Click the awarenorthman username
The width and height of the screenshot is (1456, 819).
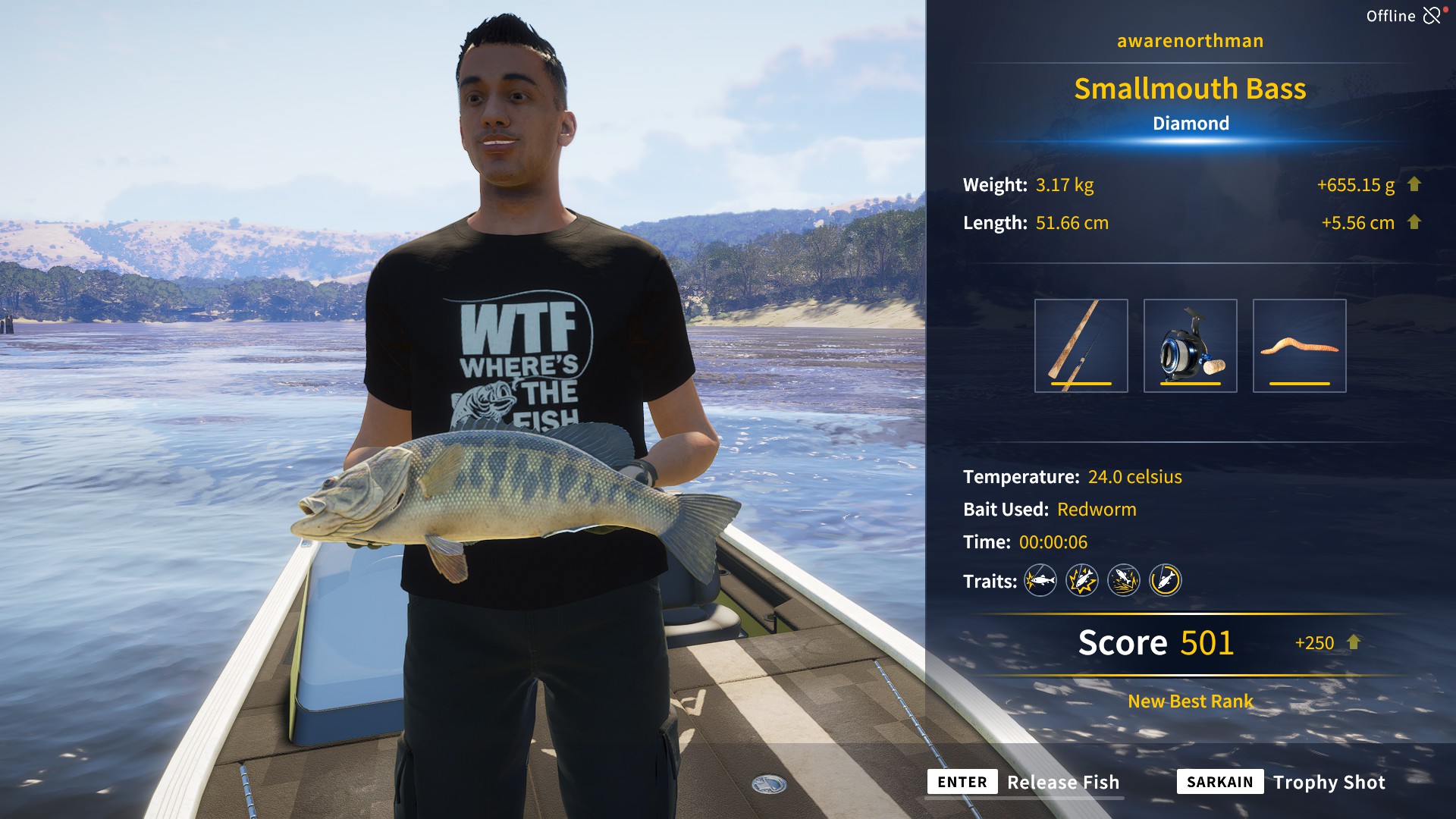pyautogui.click(x=1189, y=41)
